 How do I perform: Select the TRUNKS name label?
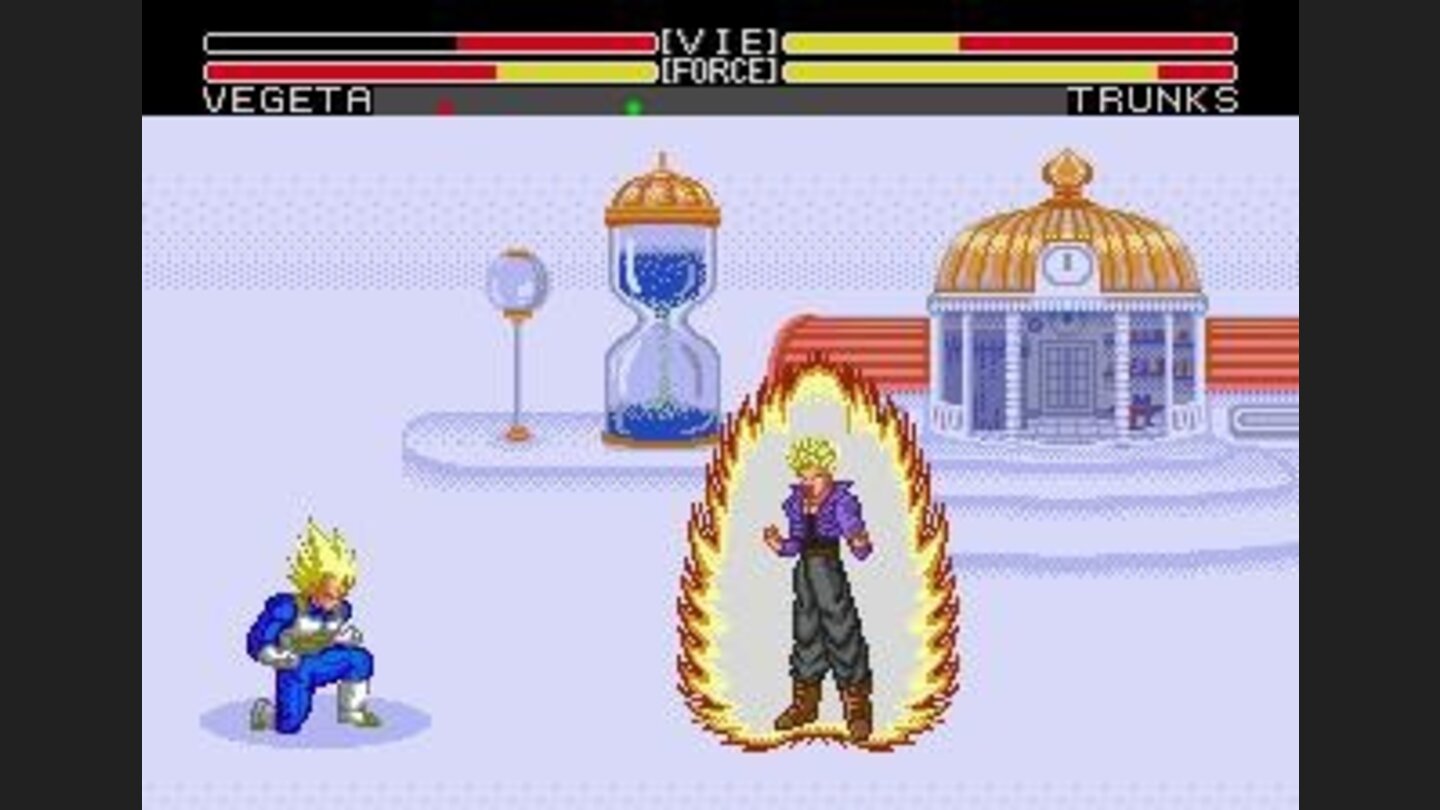click(x=1152, y=100)
